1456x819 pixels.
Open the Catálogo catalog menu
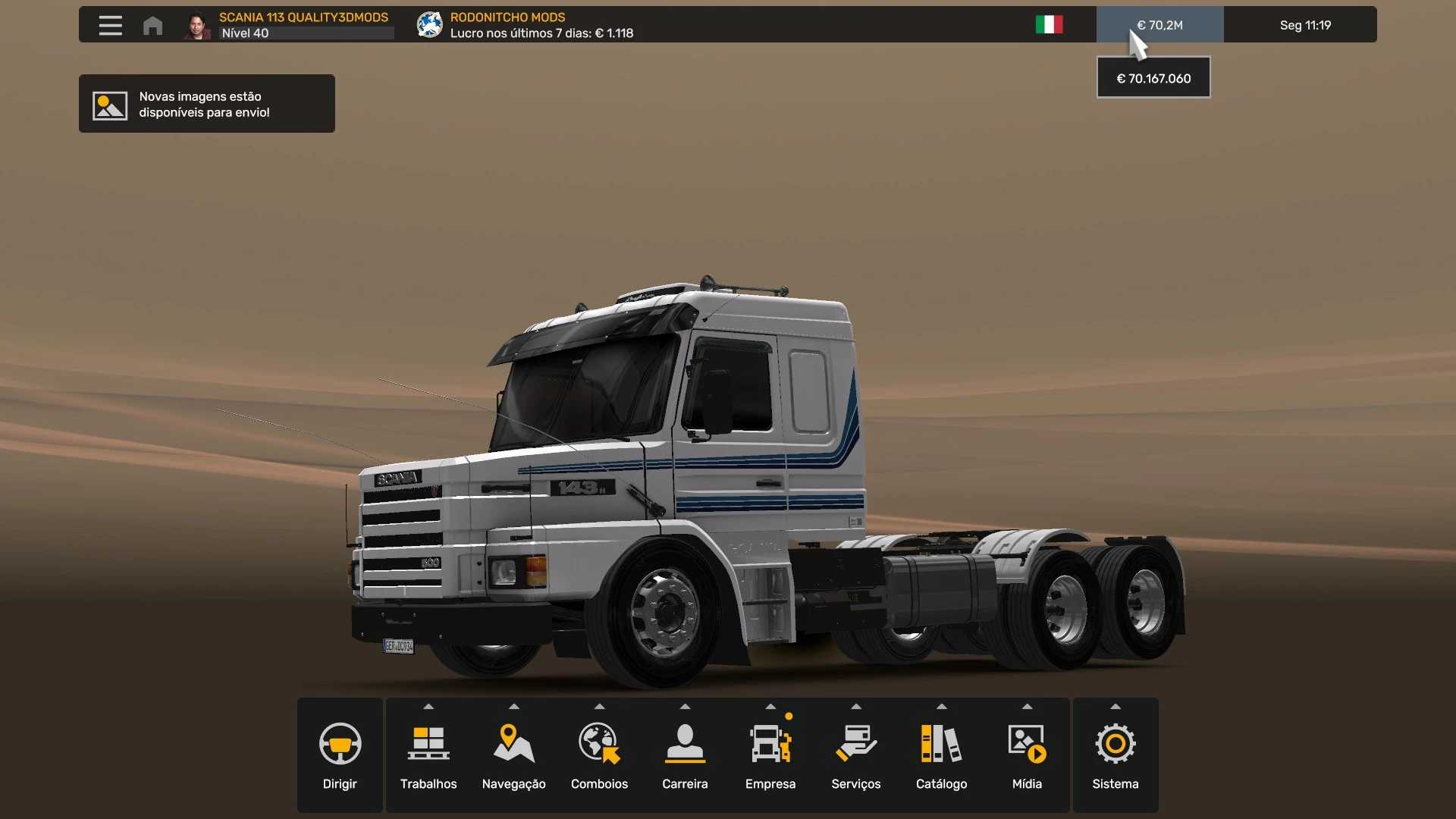[941, 755]
